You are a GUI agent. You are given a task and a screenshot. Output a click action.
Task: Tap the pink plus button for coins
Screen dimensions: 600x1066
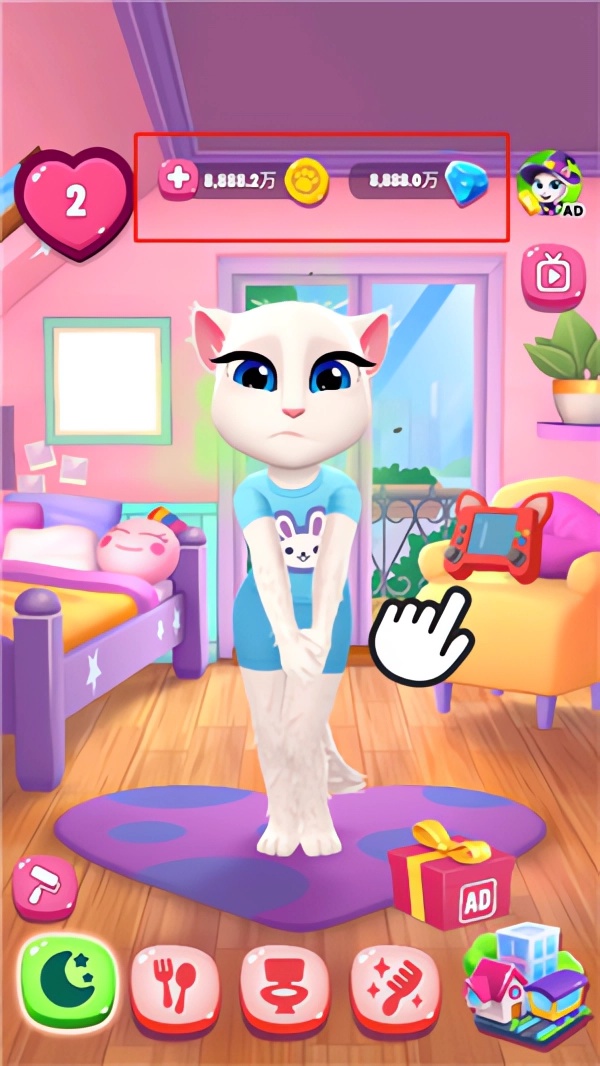[179, 180]
